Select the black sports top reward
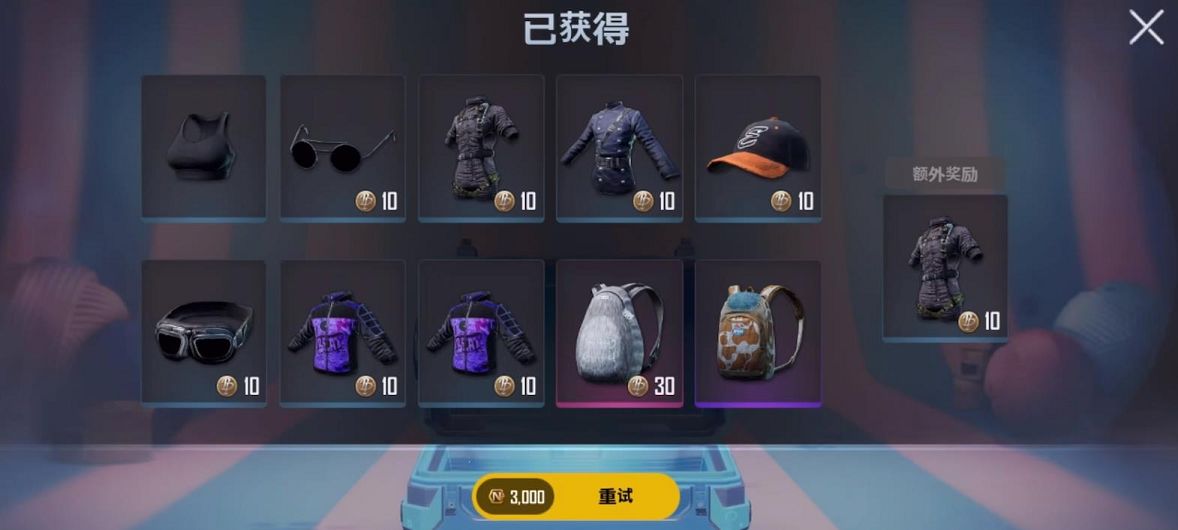This screenshot has width=1178, height=530. coord(204,146)
